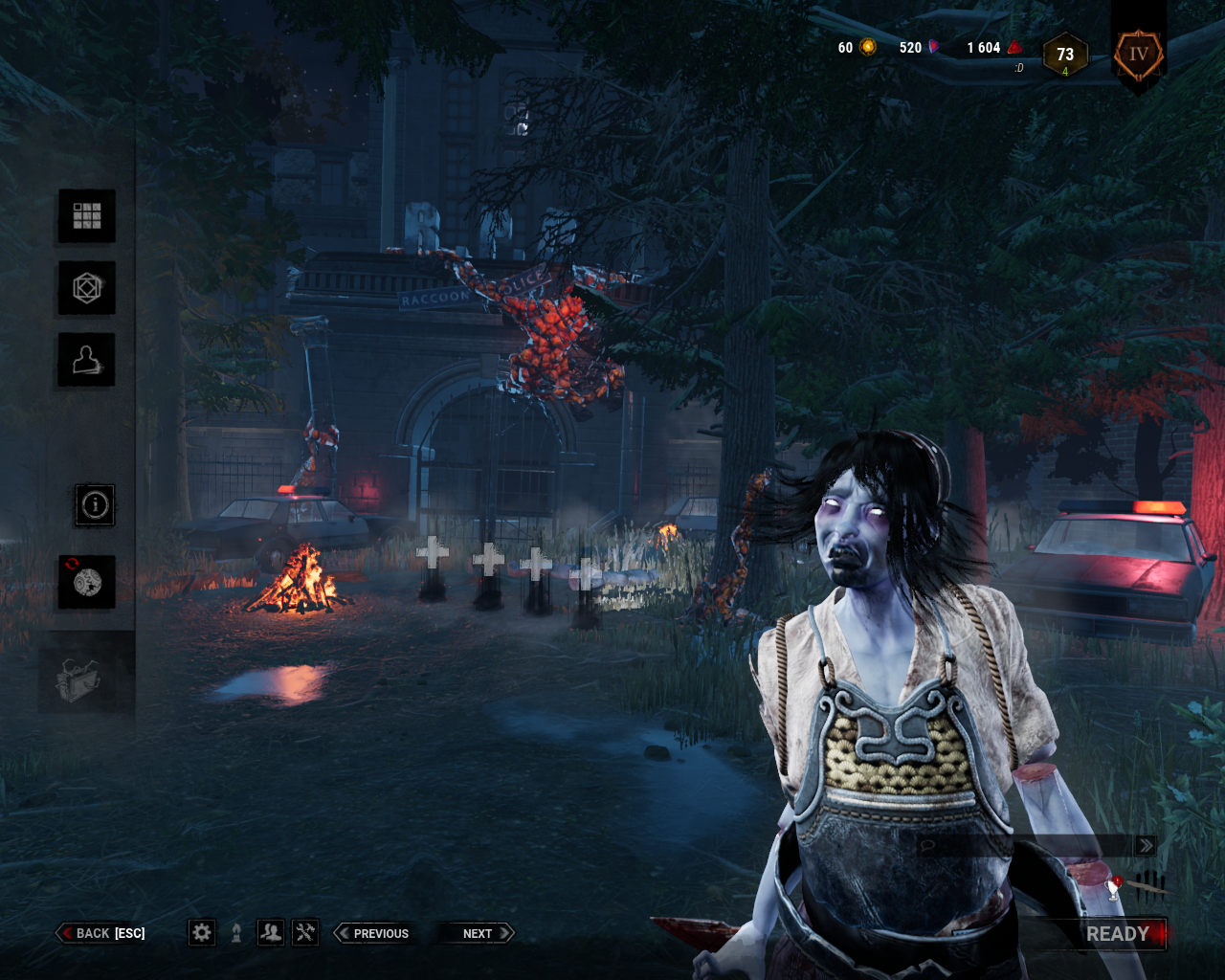Advance with the NEXT character arrow
This screenshot has height=980, width=1225.
(x=476, y=933)
